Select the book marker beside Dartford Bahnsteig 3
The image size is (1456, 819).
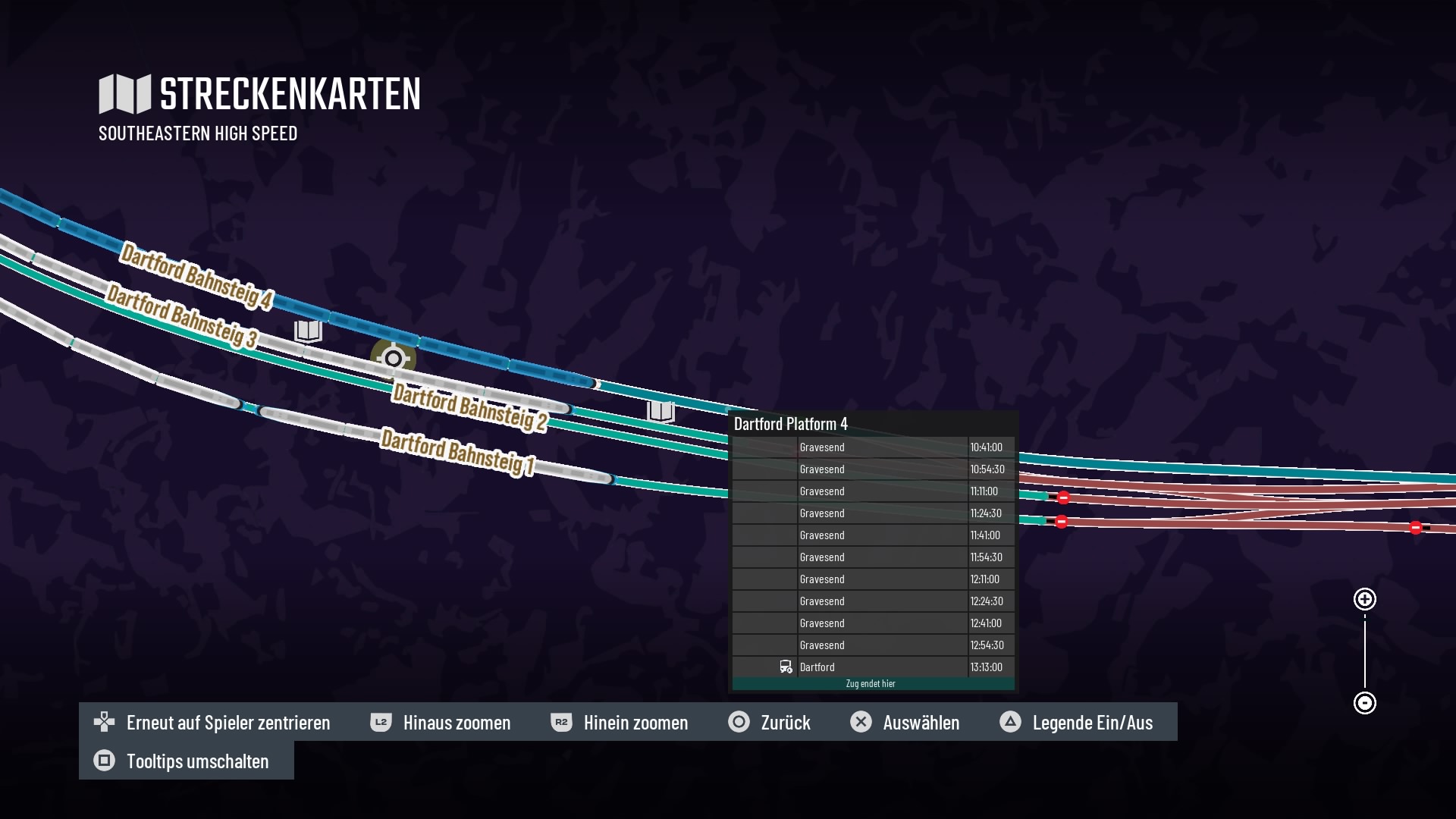[x=308, y=331]
